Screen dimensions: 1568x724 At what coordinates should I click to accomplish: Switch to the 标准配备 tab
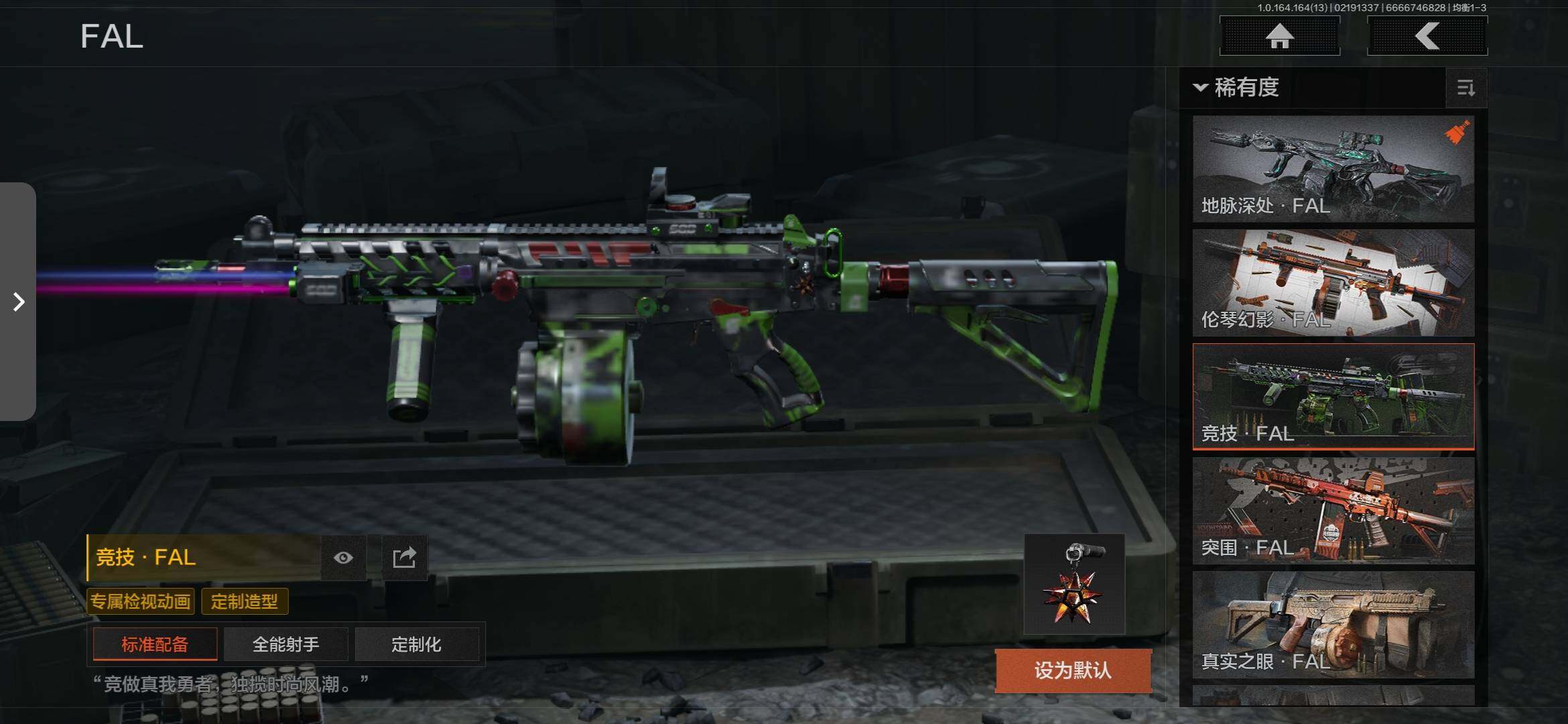click(155, 644)
